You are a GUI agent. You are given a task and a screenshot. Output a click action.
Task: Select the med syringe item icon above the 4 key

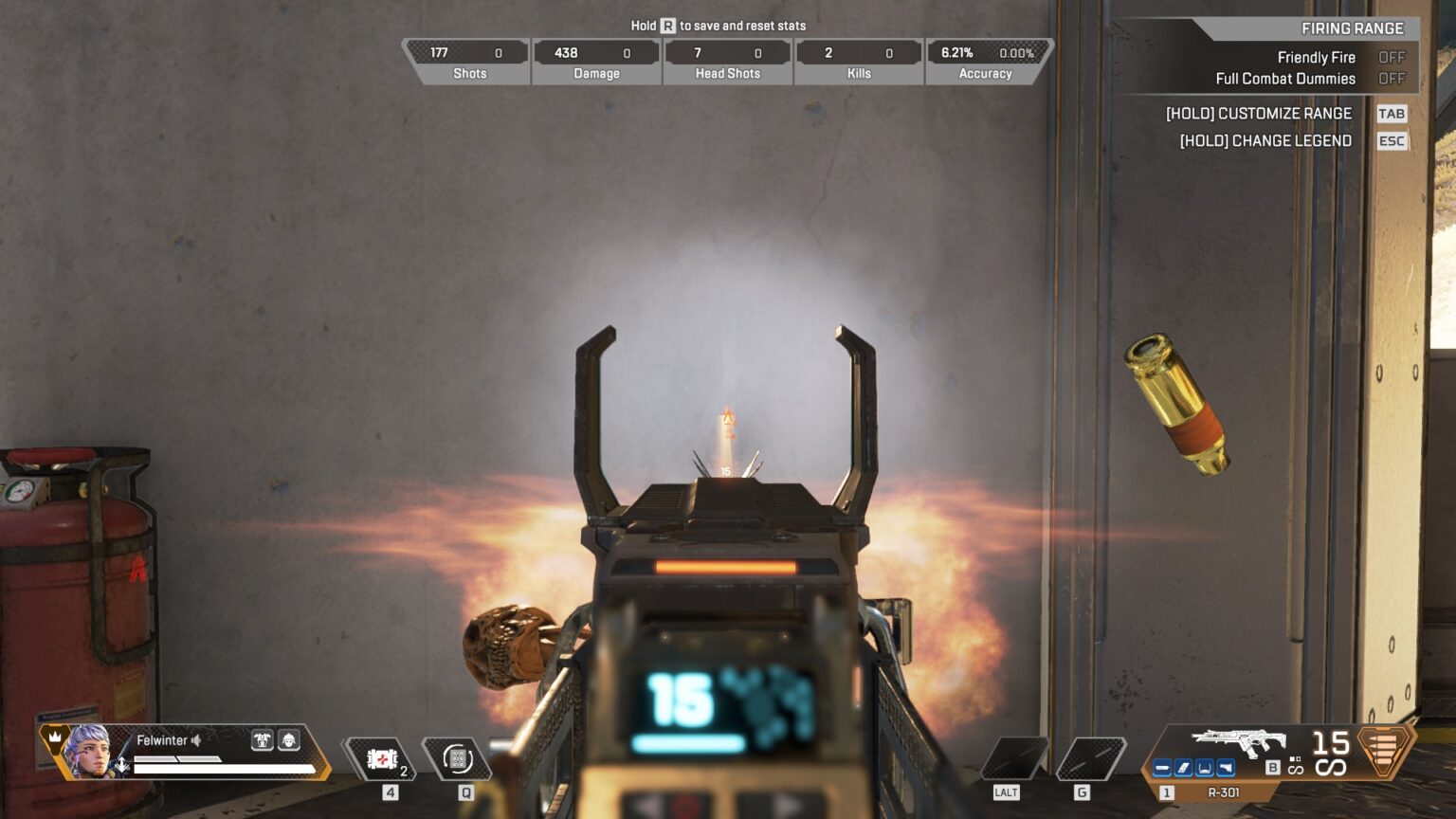pos(383,758)
